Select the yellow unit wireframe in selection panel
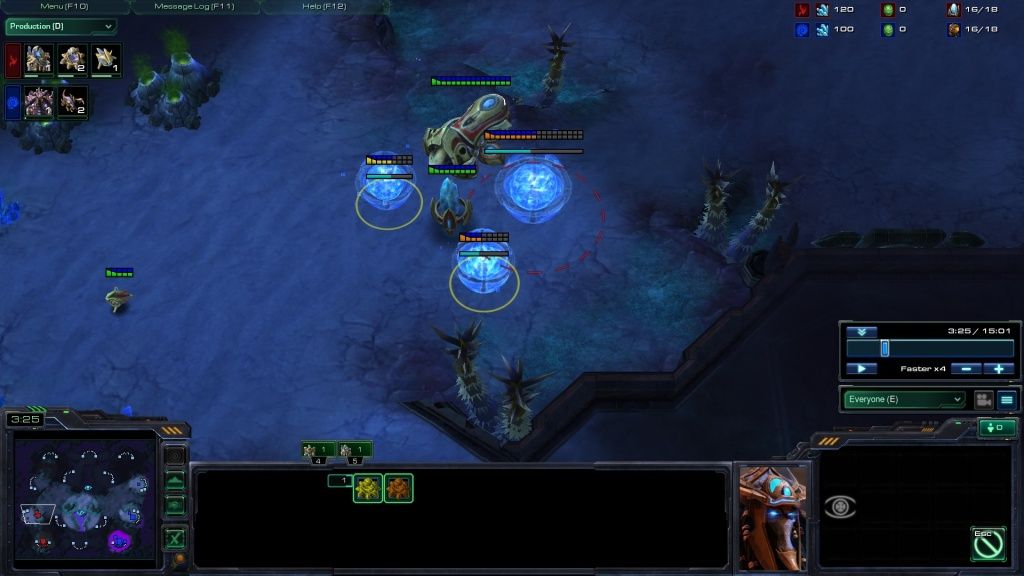This screenshot has width=1024, height=576. coord(367,488)
